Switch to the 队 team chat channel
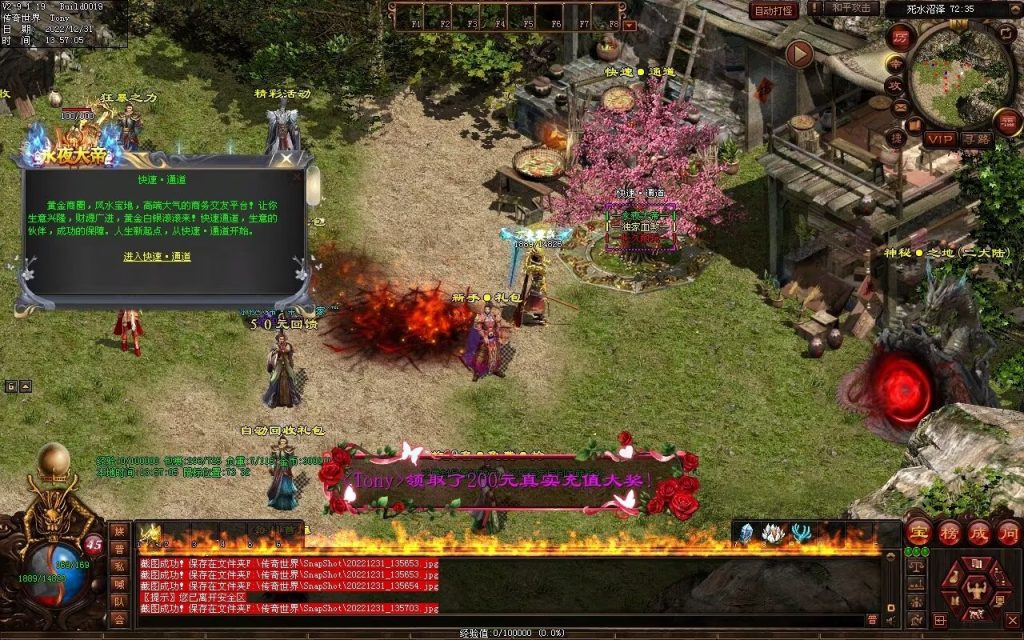 (x=119, y=602)
